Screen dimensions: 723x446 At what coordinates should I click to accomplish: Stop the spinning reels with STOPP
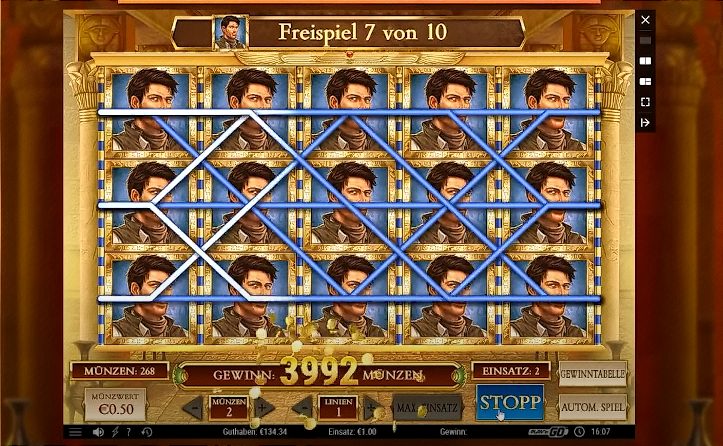[509, 403]
